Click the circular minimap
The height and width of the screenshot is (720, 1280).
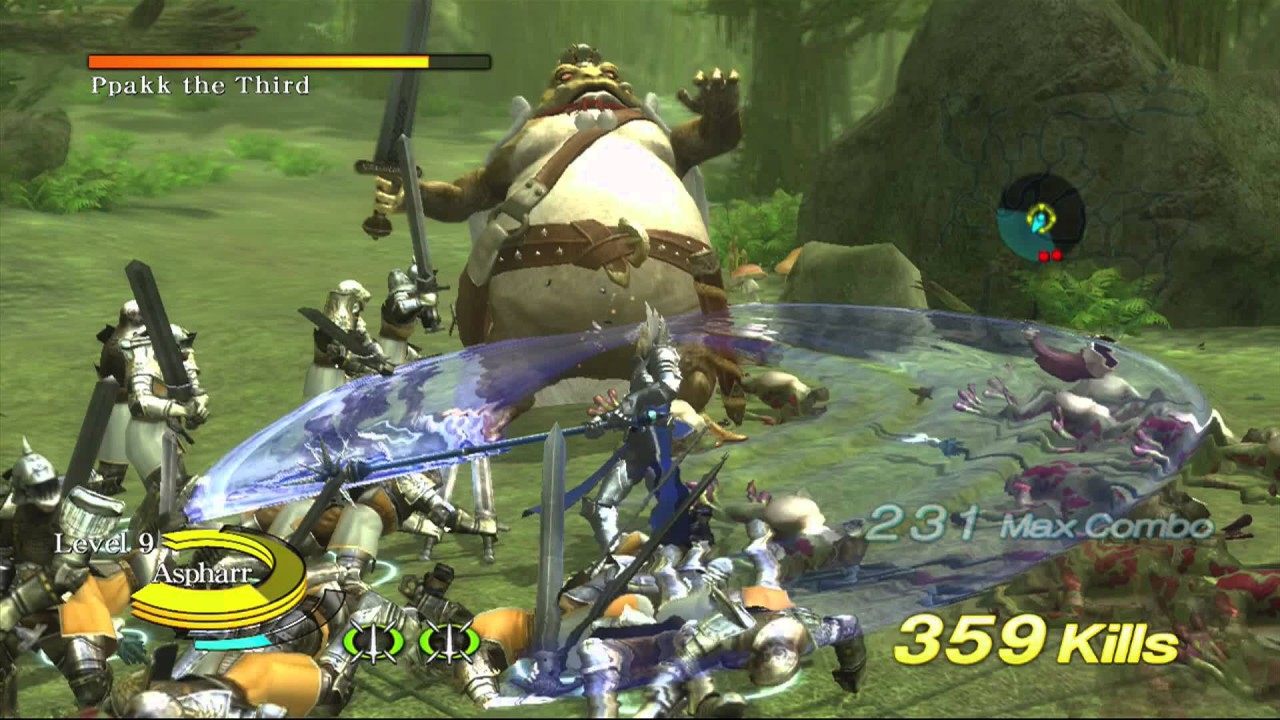click(1041, 219)
